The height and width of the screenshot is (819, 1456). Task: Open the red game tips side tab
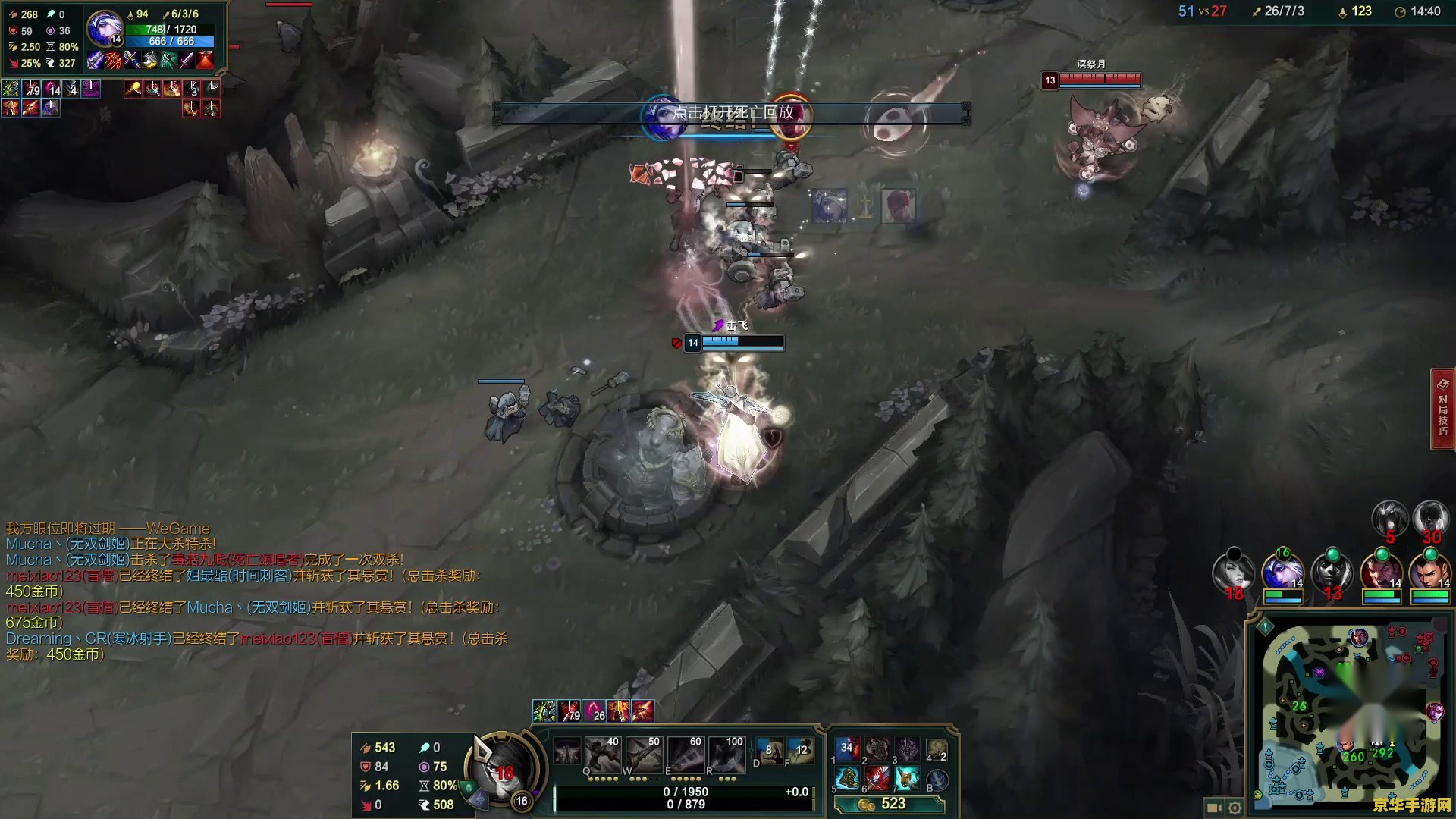(1442, 409)
